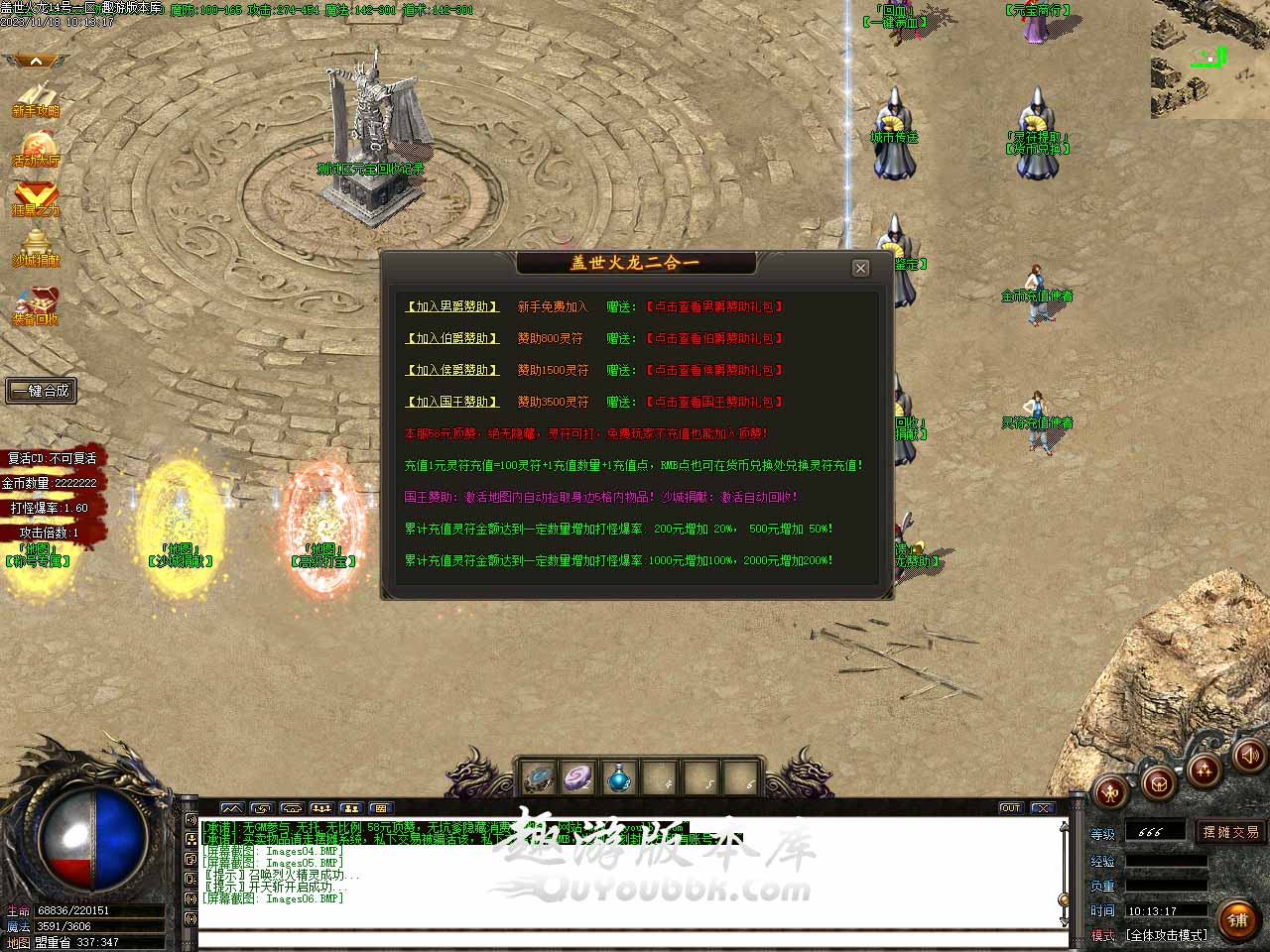Screen dimensions: 1270x952
Task: Open the 沙城捐献 donation icon
Action: 36,249
